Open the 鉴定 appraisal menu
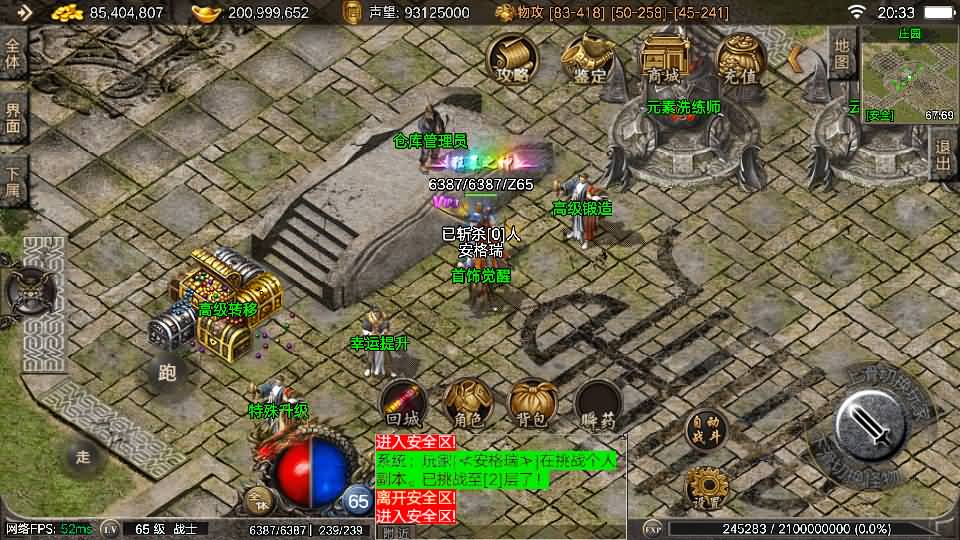Viewport: 960px width, 540px height. (x=587, y=58)
